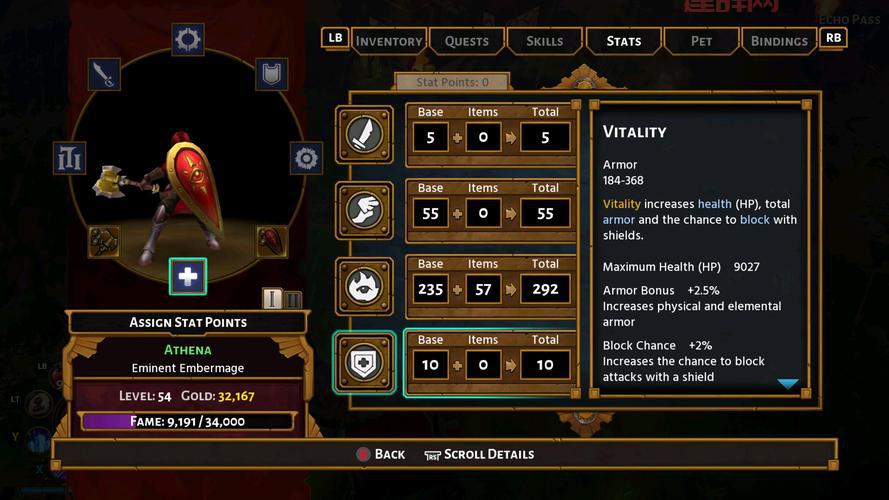Screen dimensions: 889x500
Task: Switch to the Inventory tab
Action: click(388, 41)
